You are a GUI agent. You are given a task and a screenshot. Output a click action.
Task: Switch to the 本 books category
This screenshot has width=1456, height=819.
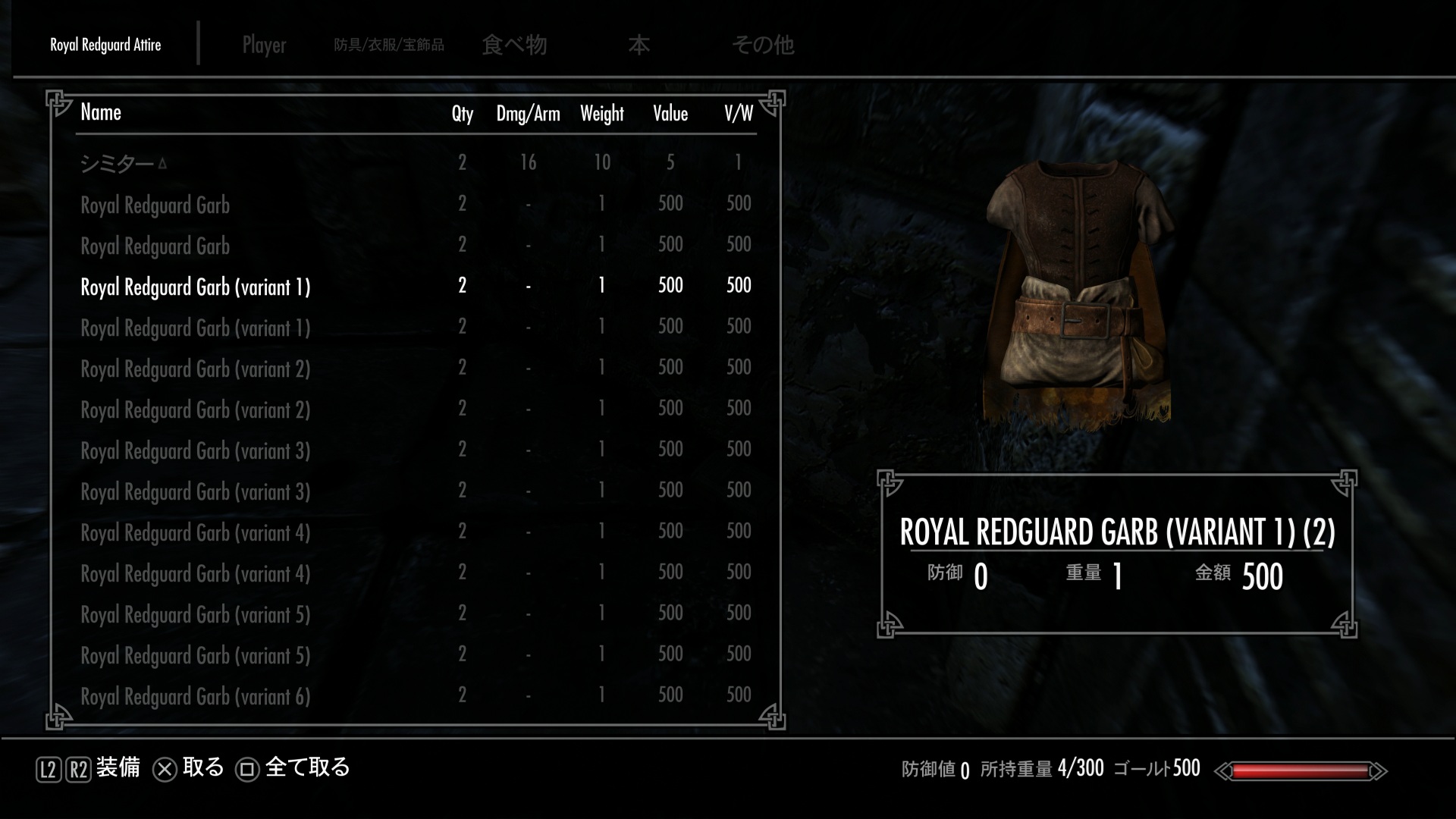[639, 45]
